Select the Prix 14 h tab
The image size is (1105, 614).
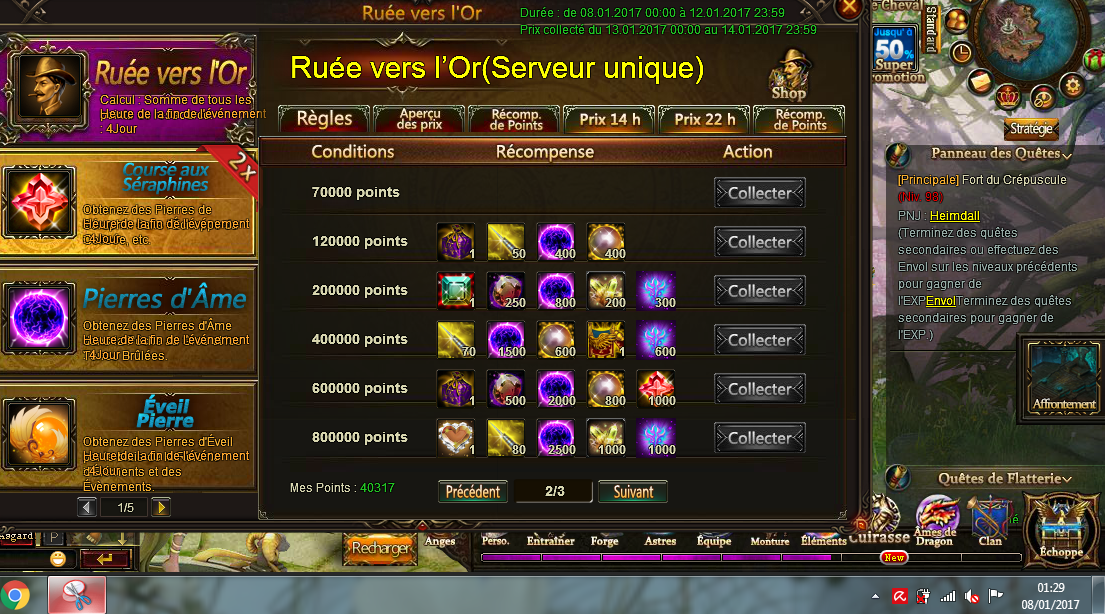610,119
